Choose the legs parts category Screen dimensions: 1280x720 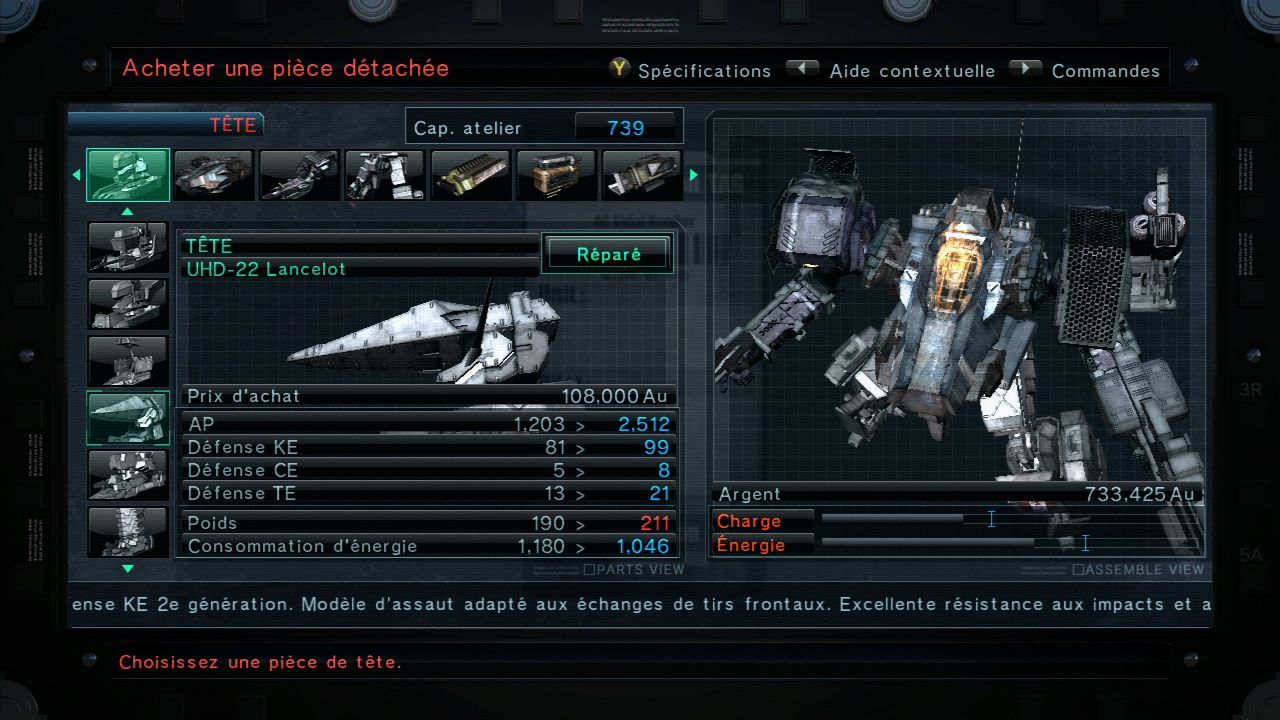tap(385, 175)
